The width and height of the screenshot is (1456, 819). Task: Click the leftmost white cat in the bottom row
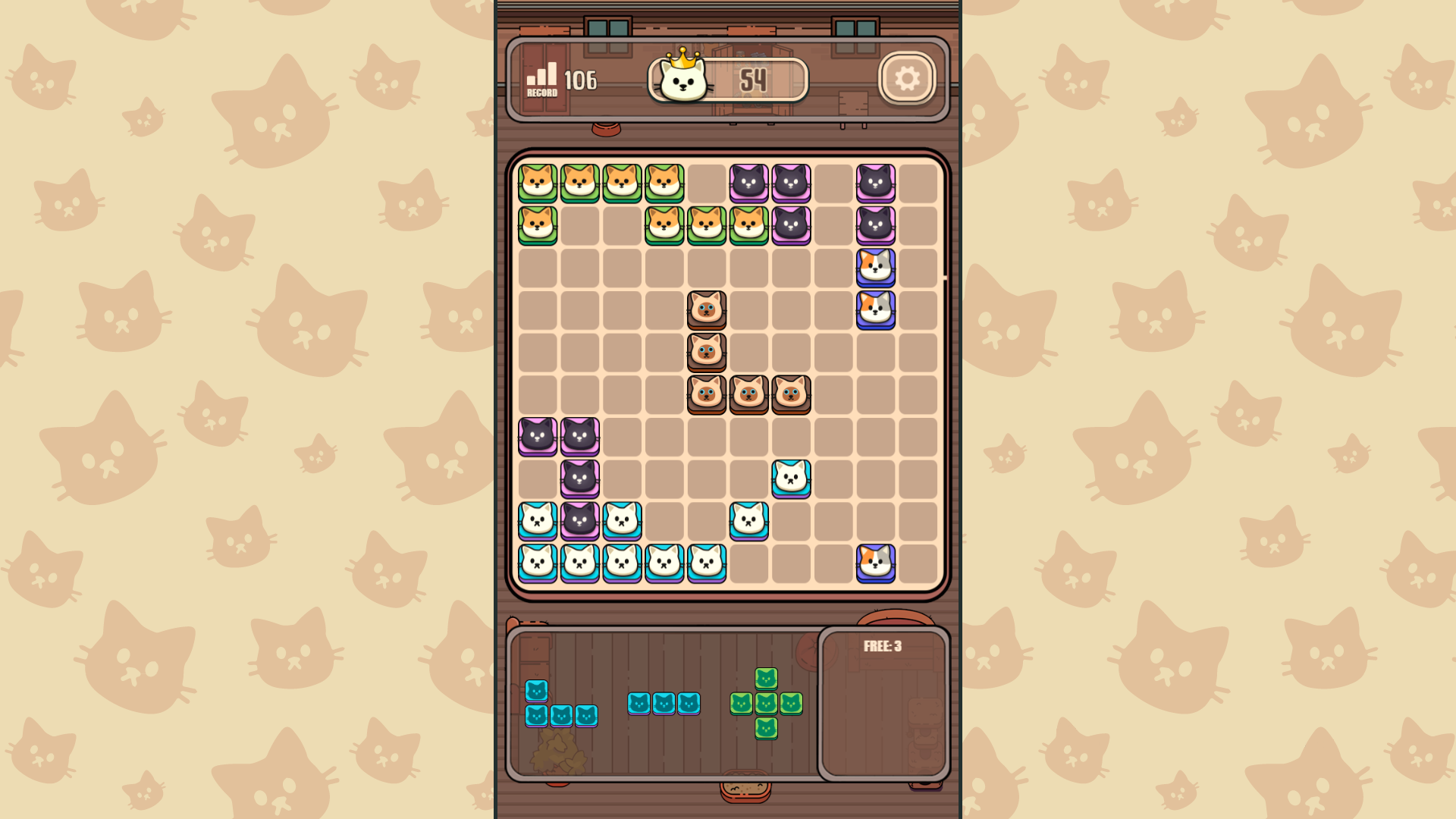tap(538, 561)
